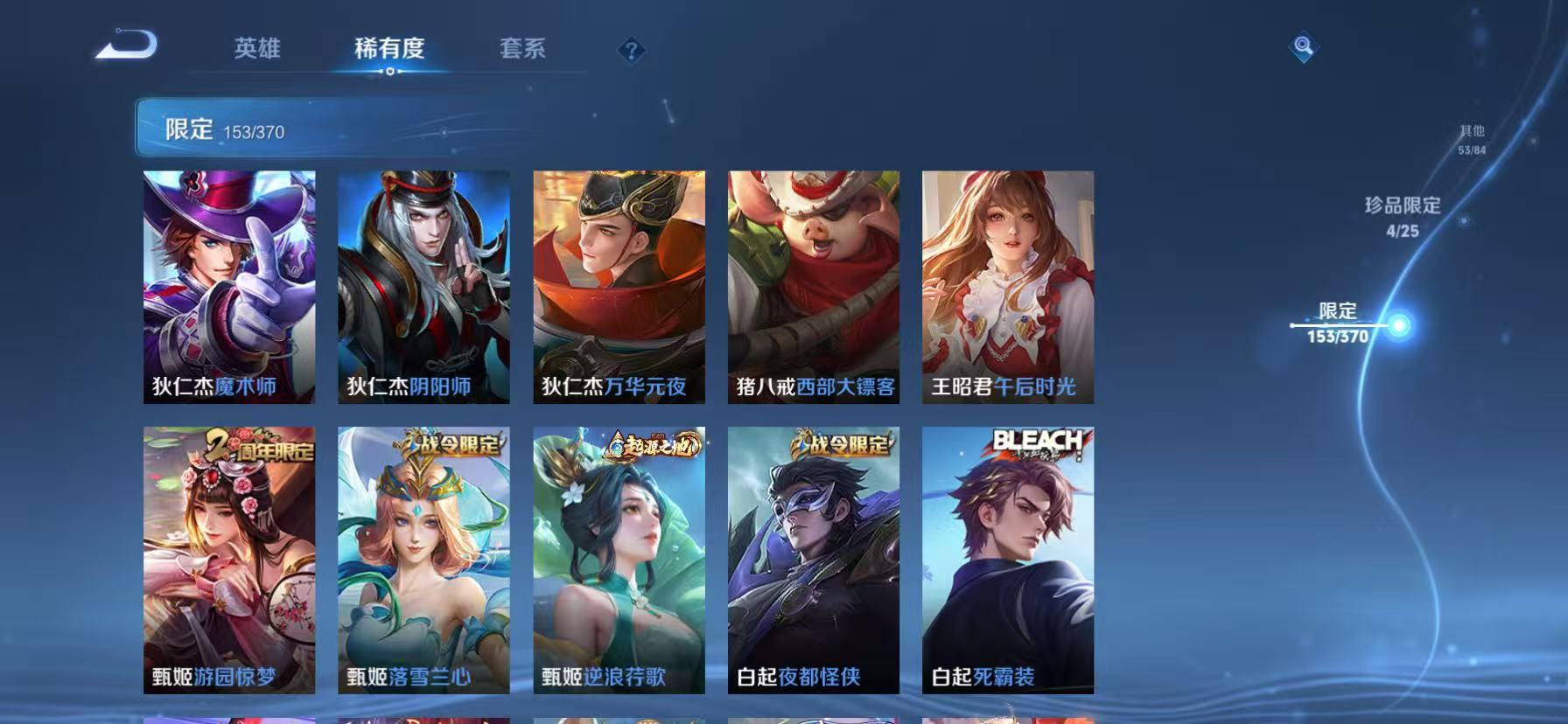Open the 狄仁杰万华元夜 skin
The width and height of the screenshot is (1568, 724).
[x=619, y=287]
